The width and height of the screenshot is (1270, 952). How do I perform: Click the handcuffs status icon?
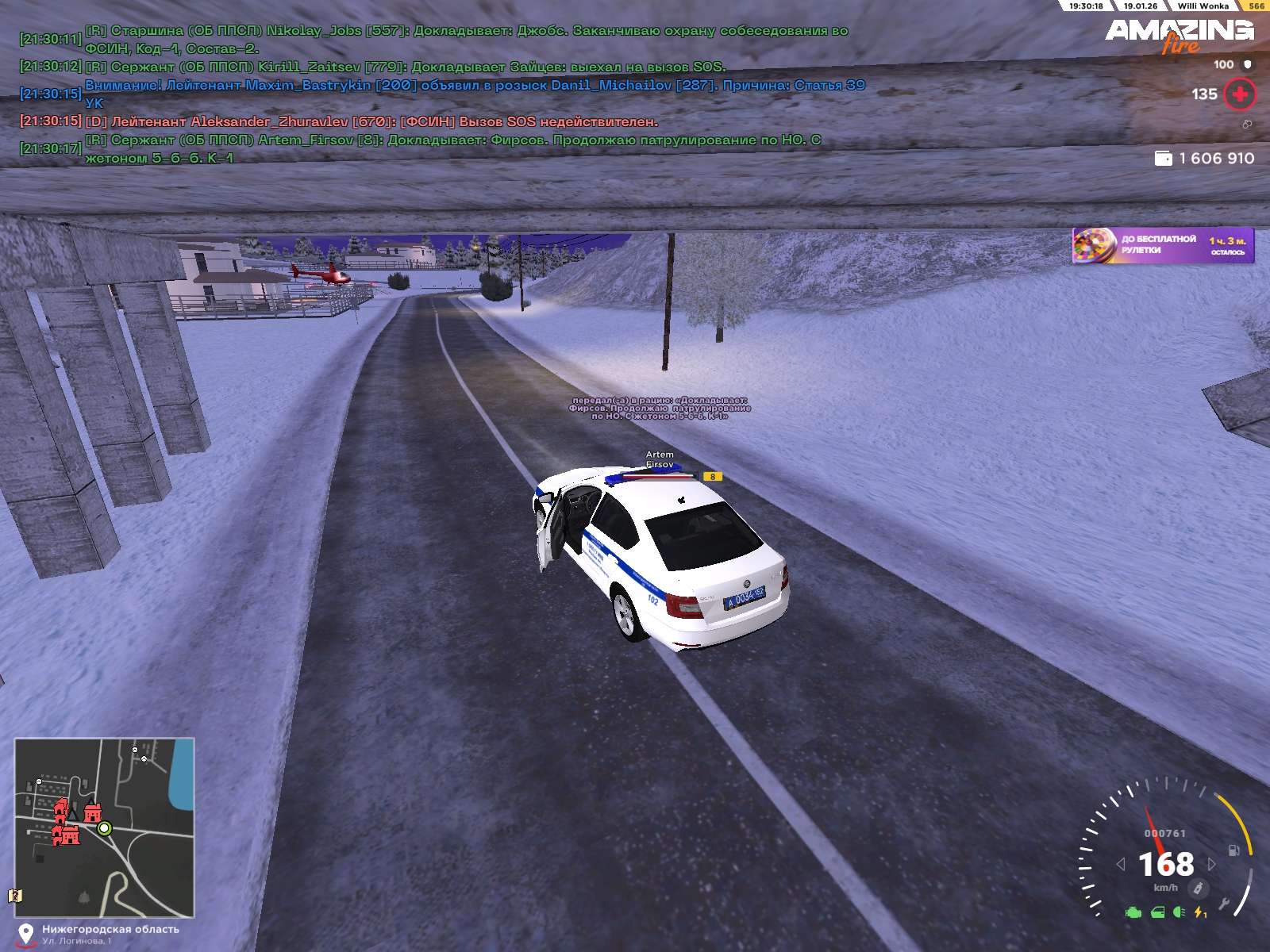pyautogui.click(x=1247, y=125)
